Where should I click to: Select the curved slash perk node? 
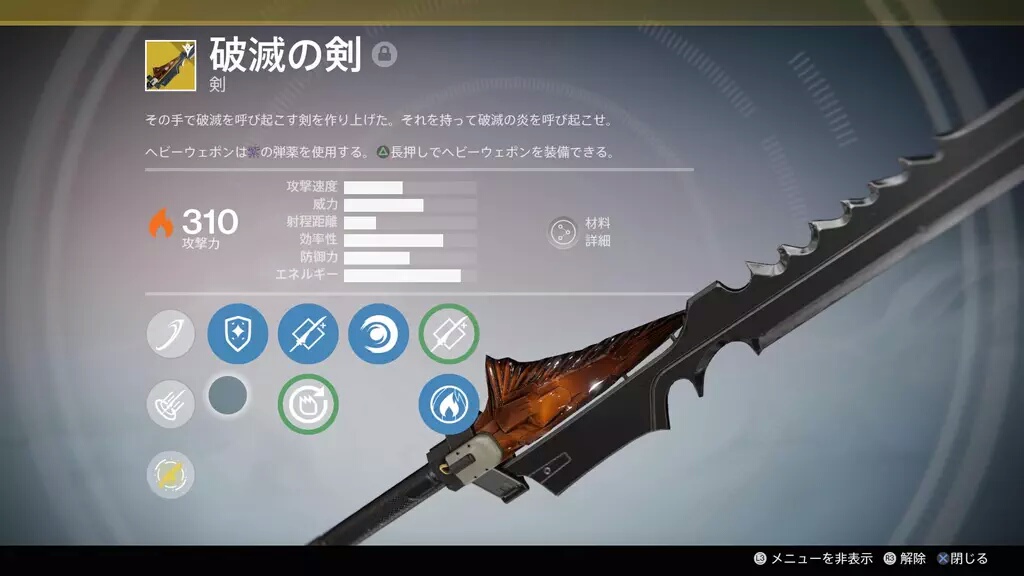[171, 334]
